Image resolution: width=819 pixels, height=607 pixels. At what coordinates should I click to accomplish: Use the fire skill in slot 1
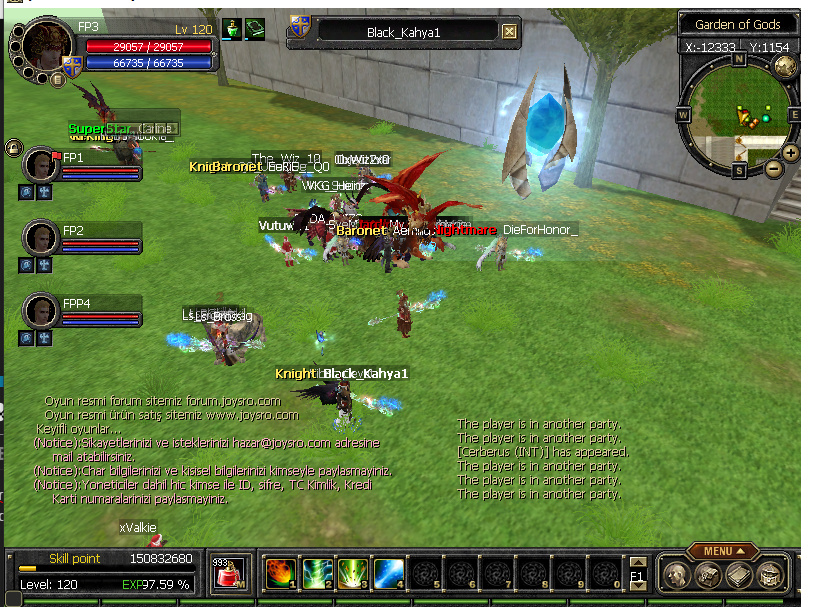[x=281, y=574]
